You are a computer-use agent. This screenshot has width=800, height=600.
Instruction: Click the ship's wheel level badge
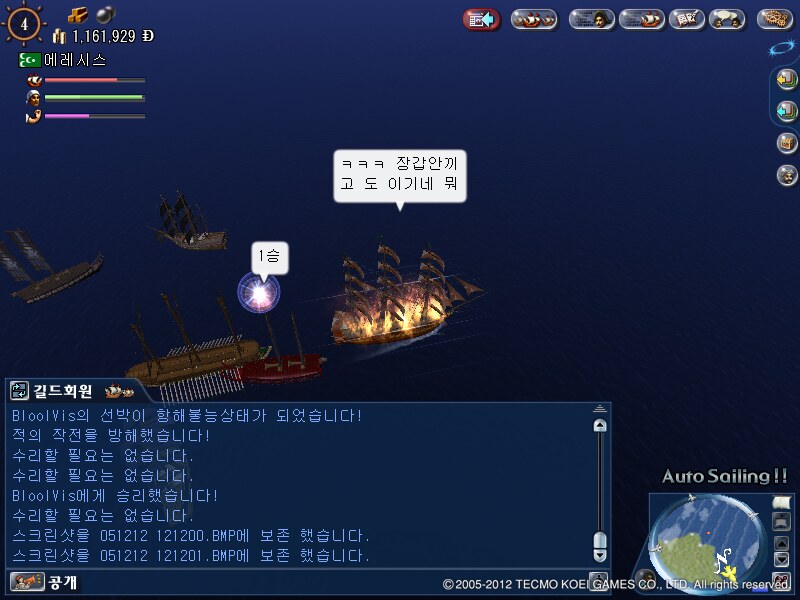click(x=24, y=23)
